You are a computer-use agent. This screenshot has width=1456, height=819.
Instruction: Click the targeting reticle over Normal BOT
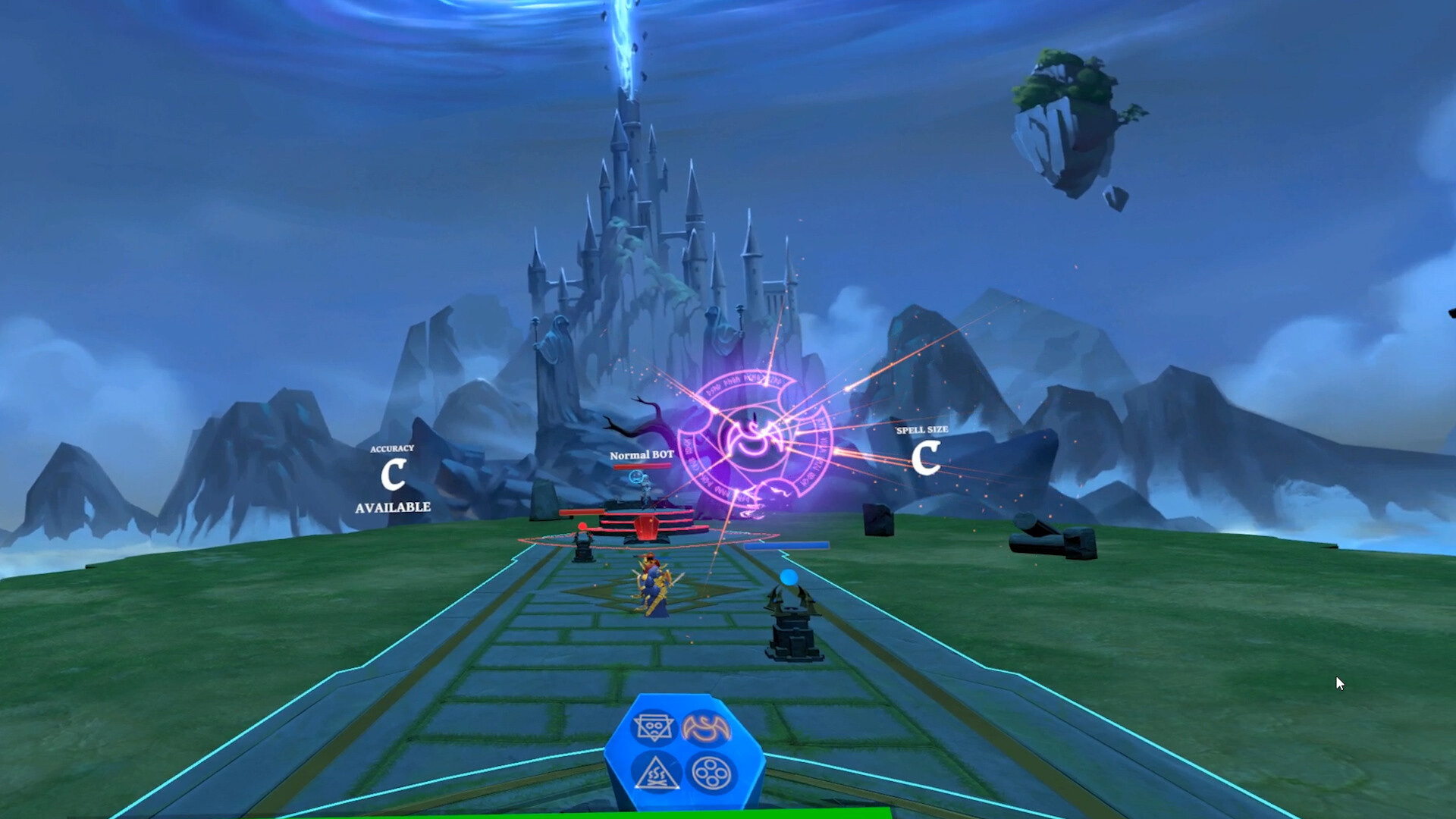click(635, 478)
